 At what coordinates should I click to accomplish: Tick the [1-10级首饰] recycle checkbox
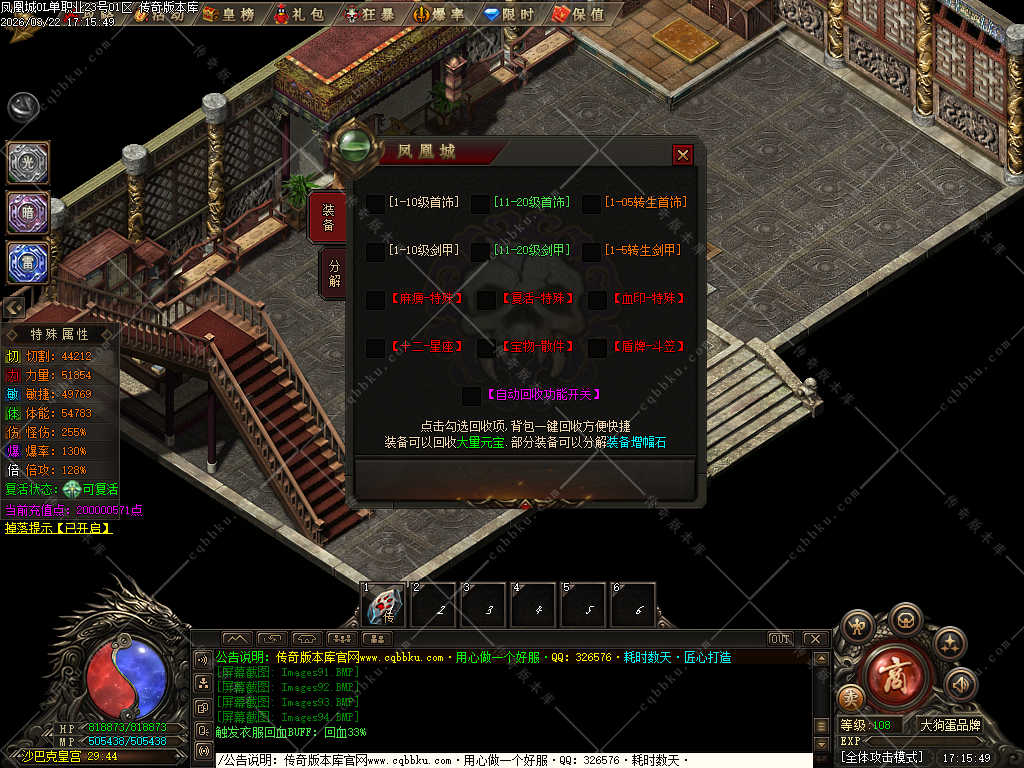pyautogui.click(x=375, y=203)
